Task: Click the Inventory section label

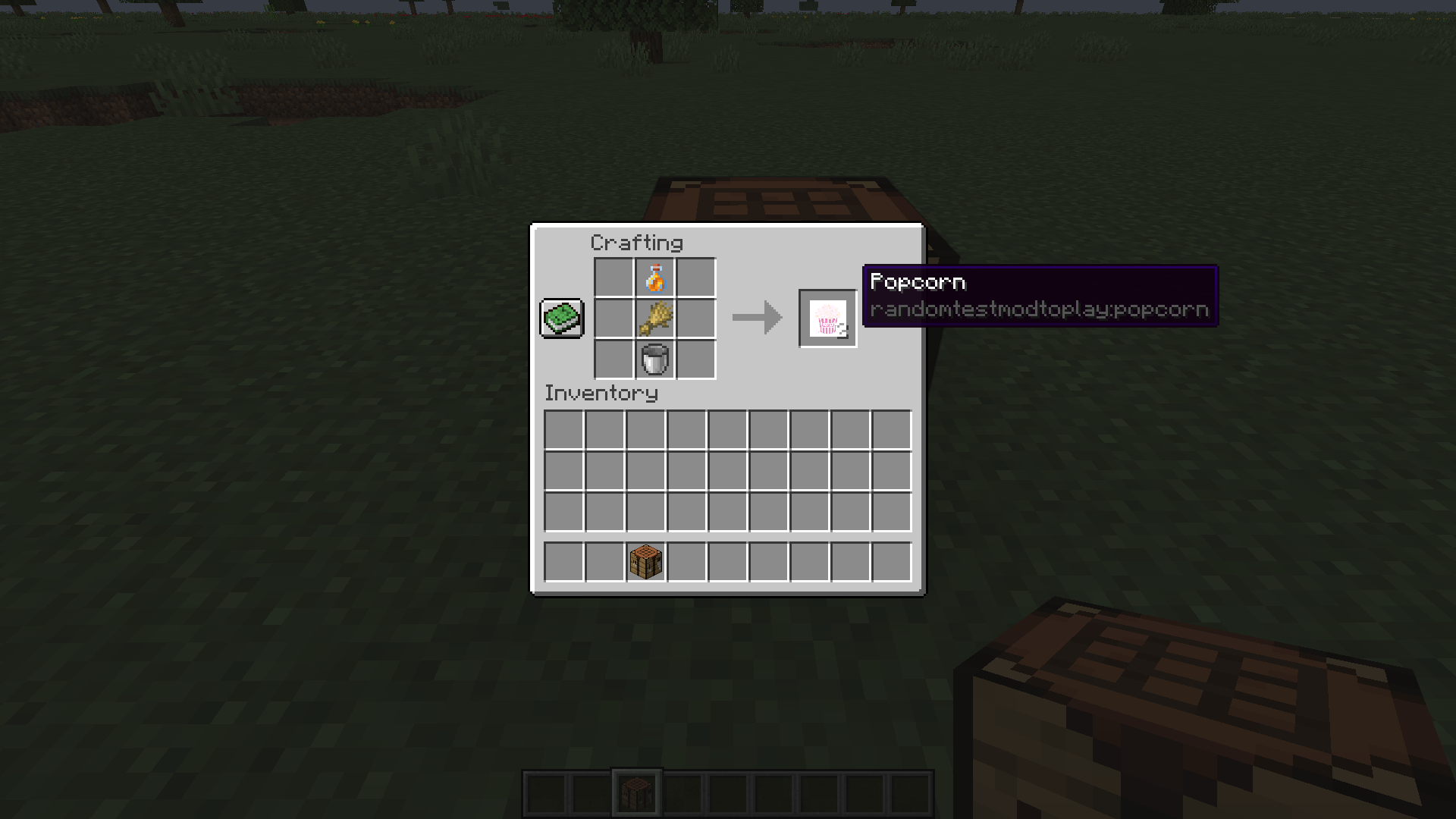Action: [x=601, y=393]
